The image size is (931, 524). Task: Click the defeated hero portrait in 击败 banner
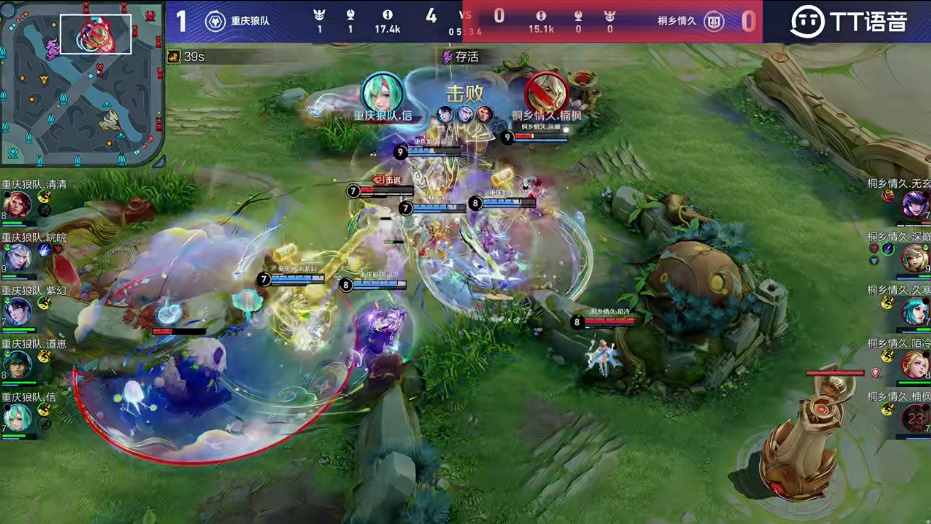coord(546,94)
